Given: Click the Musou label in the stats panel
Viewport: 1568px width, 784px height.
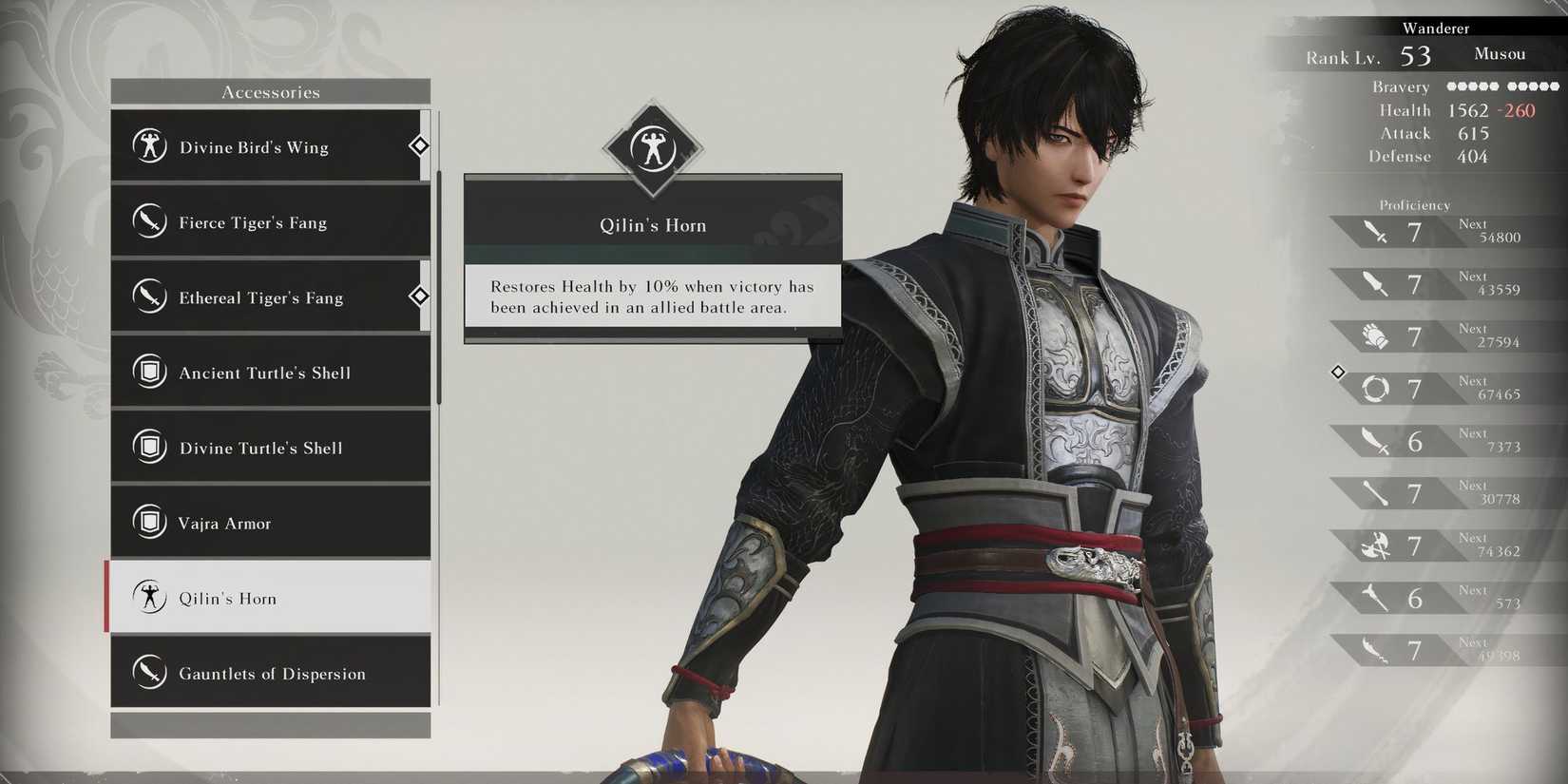Looking at the screenshot, I should [1499, 54].
